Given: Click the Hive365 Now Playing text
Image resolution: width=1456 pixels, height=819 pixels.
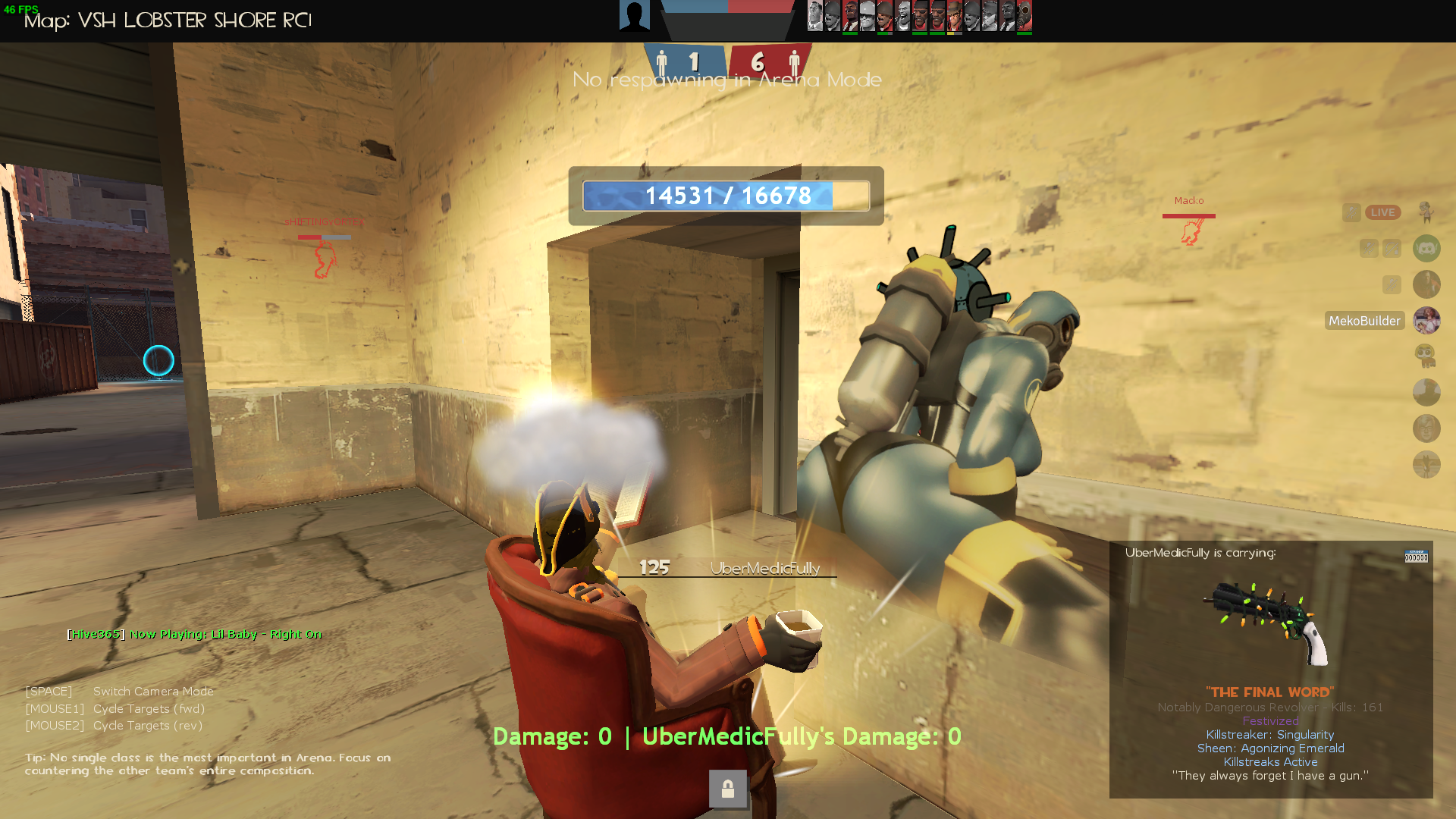Looking at the screenshot, I should tap(194, 634).
